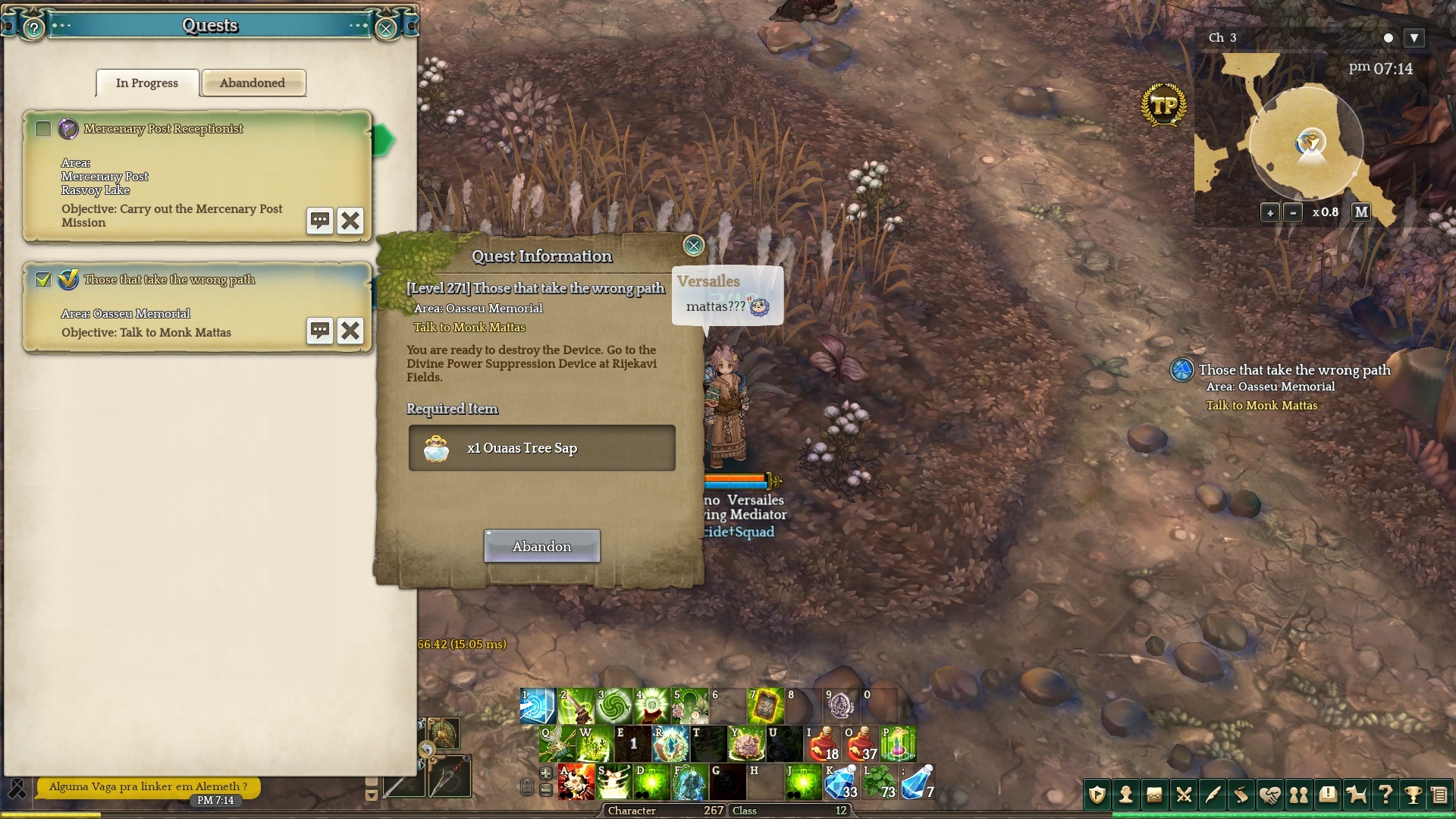Click the Abandon button in Quest Information
1456x819 pixels.
541,546
